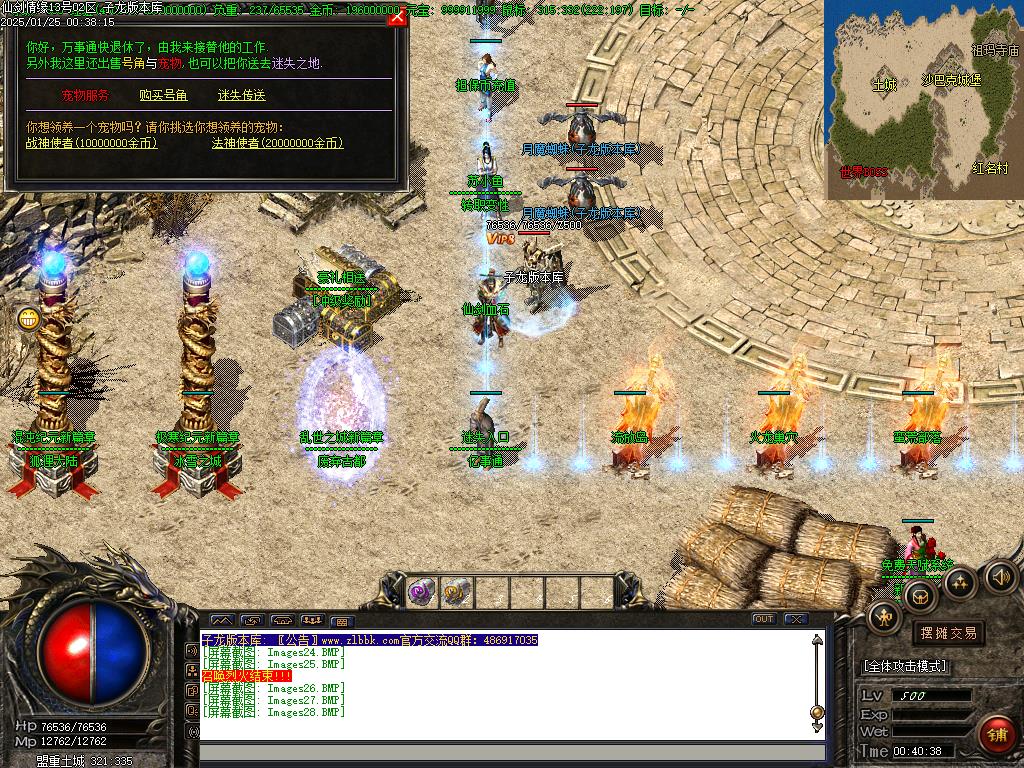Choose the 迷失传送 teleport option
1024x768 pixels.
point(241,96)
